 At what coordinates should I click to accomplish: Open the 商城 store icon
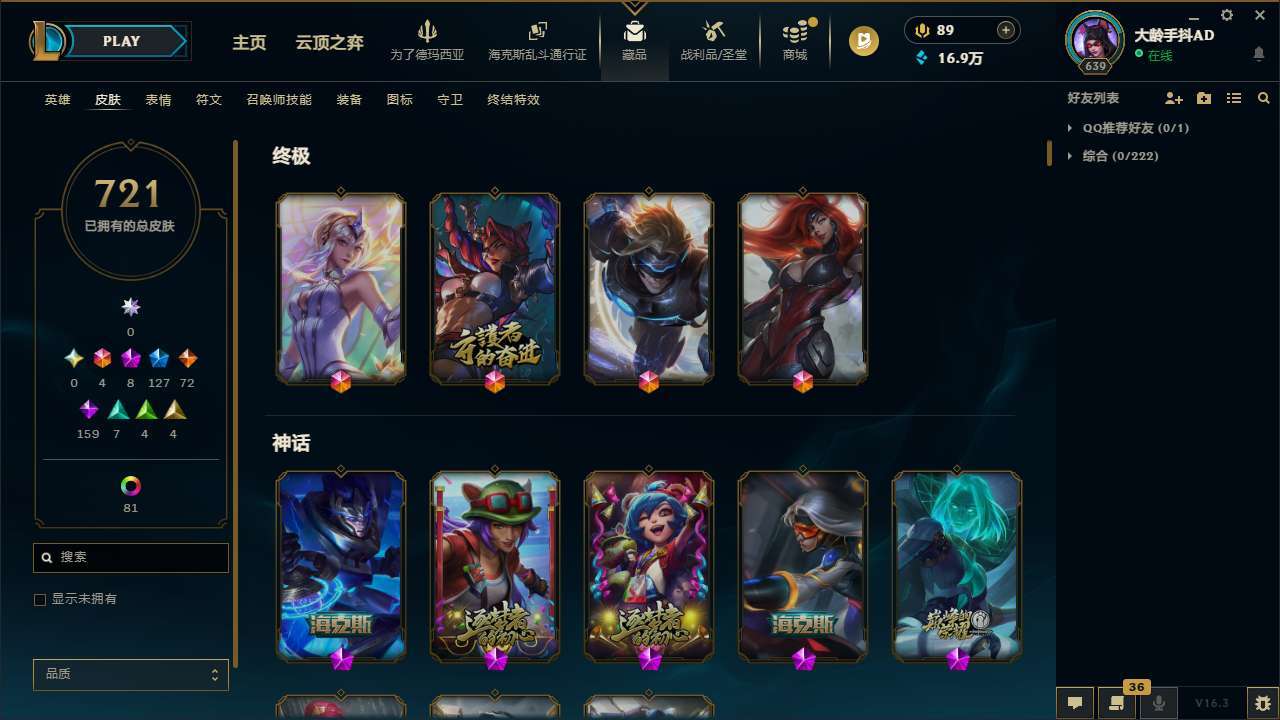pos(794,40)
